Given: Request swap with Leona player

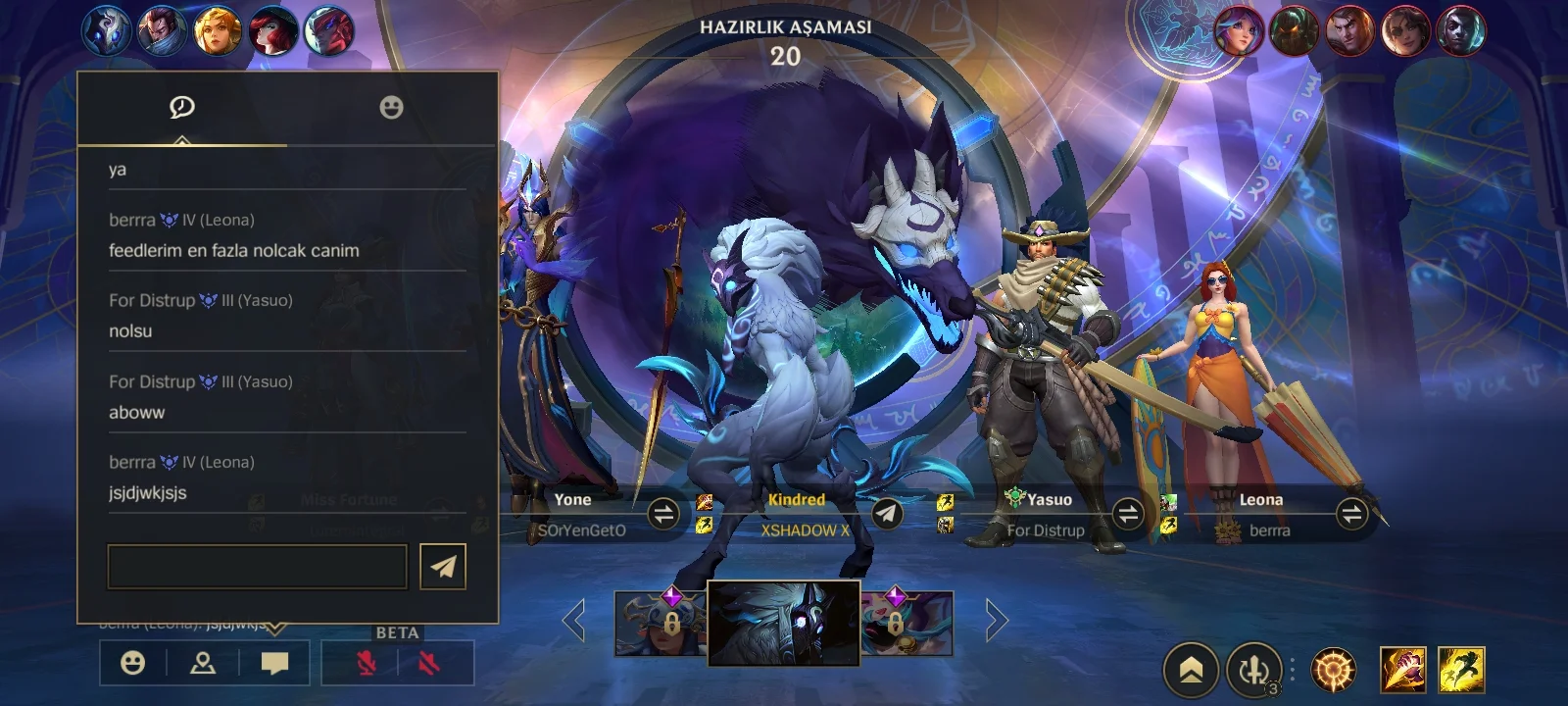Looking at the screenshot, I should coord(1351,514).
